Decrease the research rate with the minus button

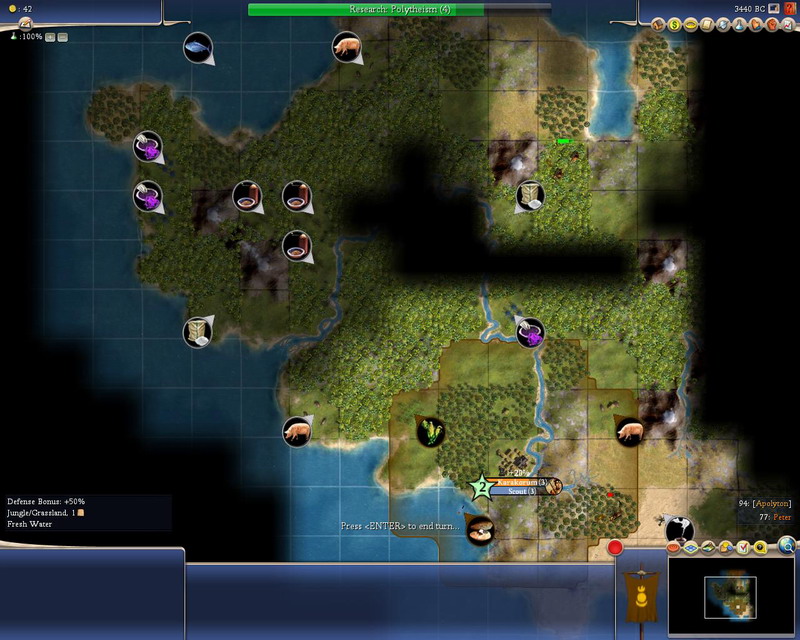coord(62,37)
